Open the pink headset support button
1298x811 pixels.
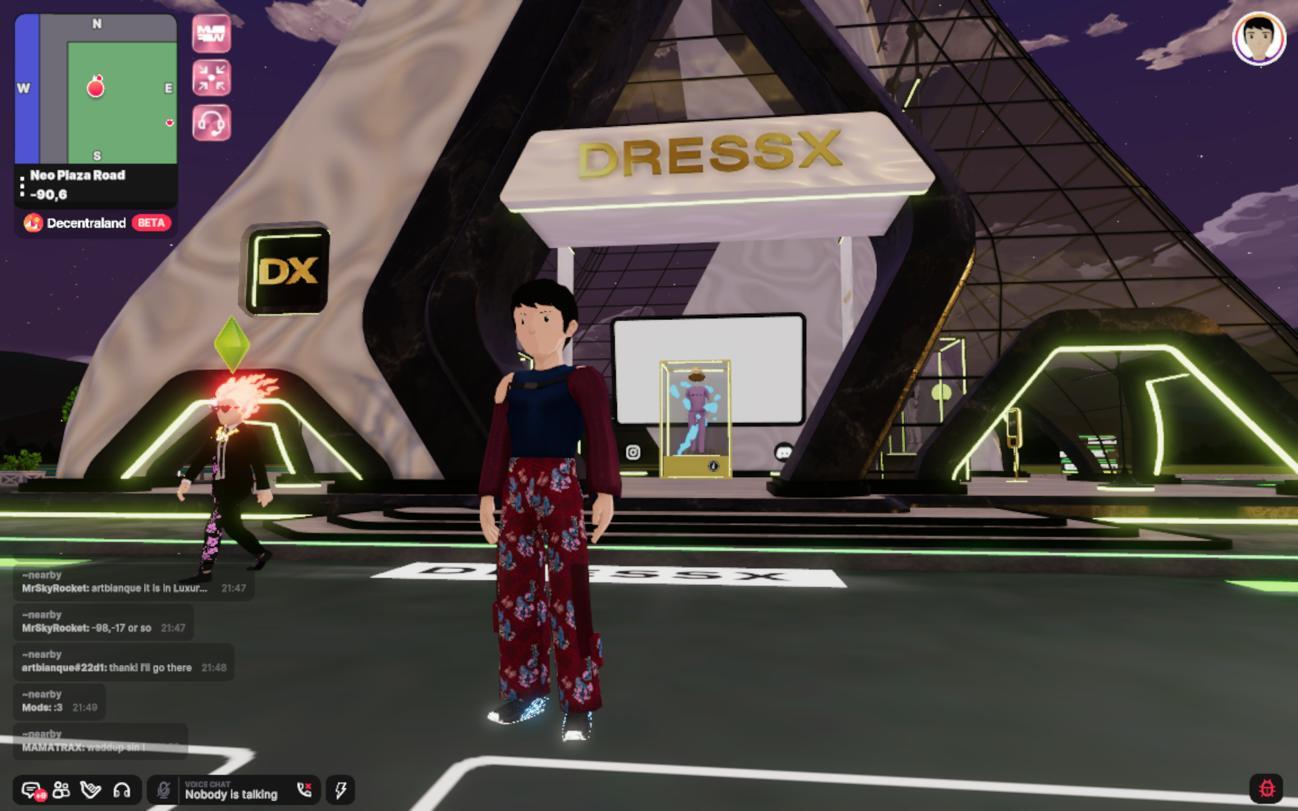(211, 123)
